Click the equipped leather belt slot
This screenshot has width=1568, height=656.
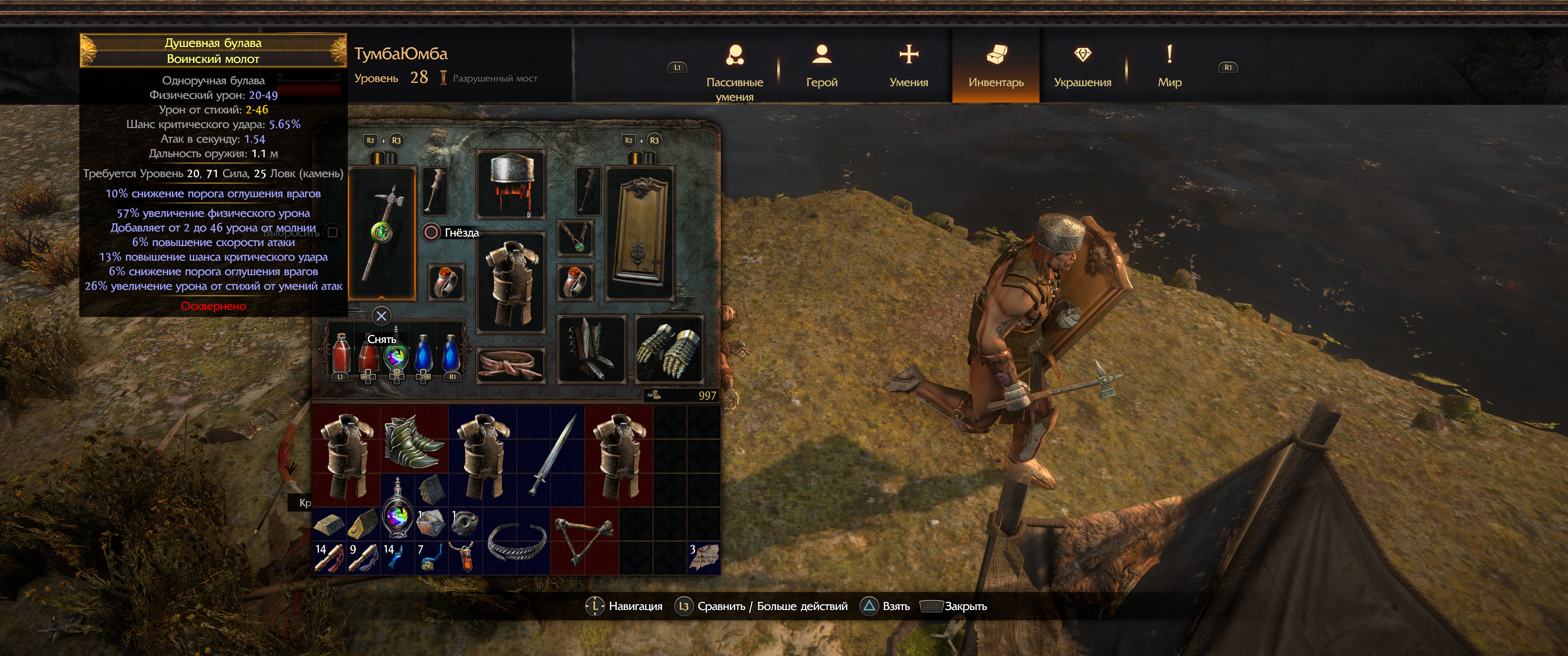[511, 365]
